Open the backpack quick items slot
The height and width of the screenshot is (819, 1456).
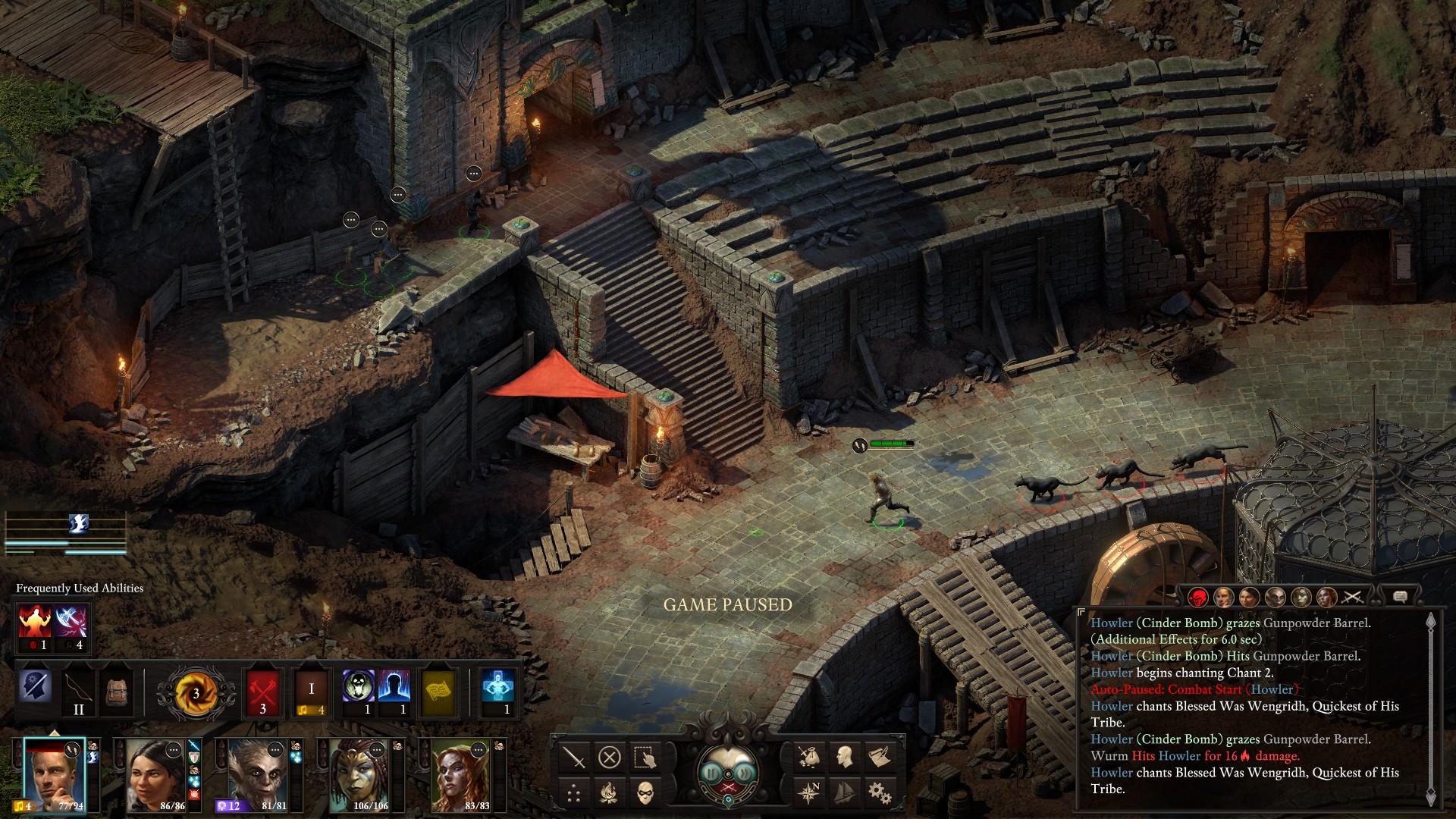click(116, 692)
